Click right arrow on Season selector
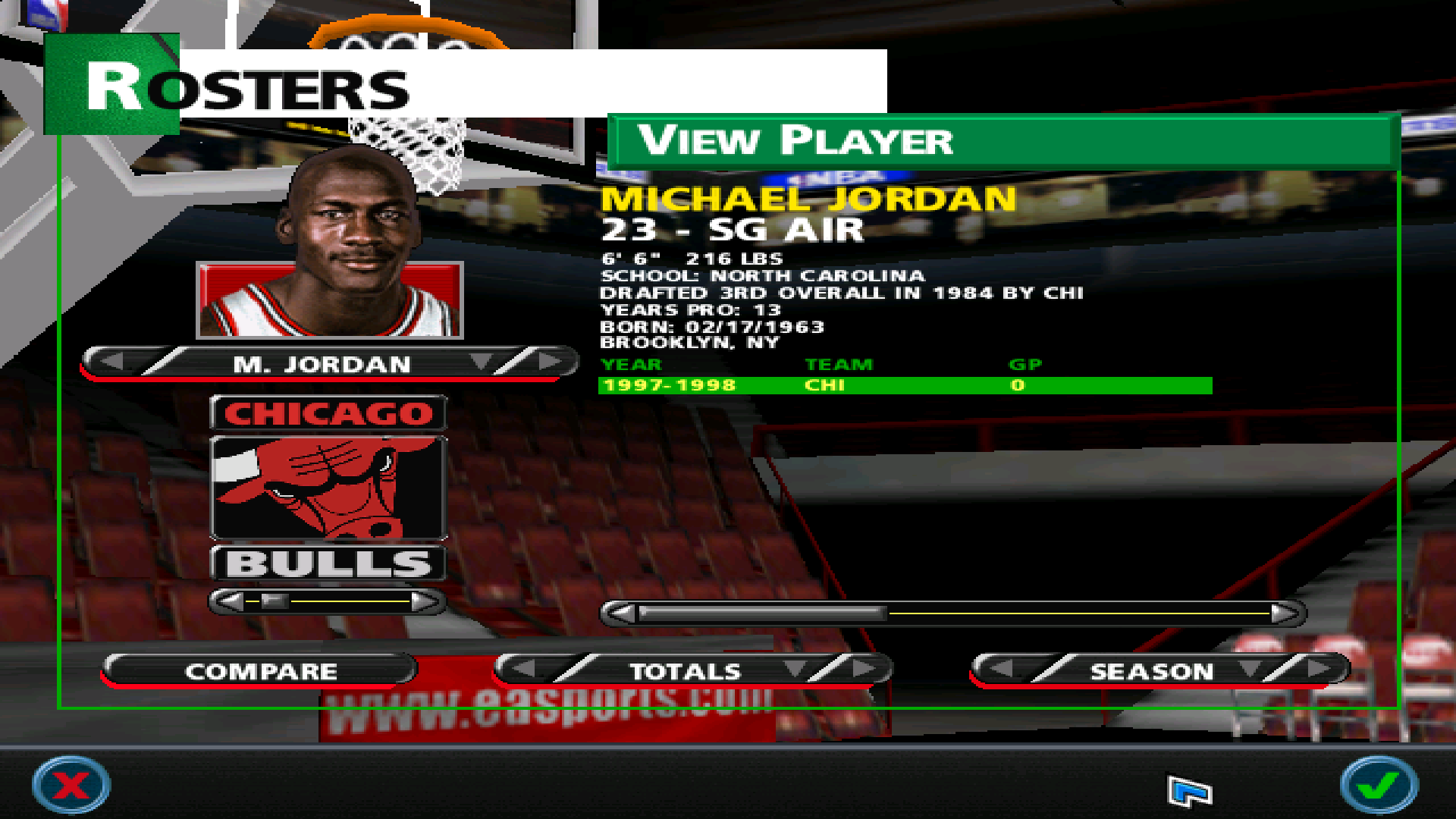Viewport: 1456px width, 819px height. coord(1319,669)
